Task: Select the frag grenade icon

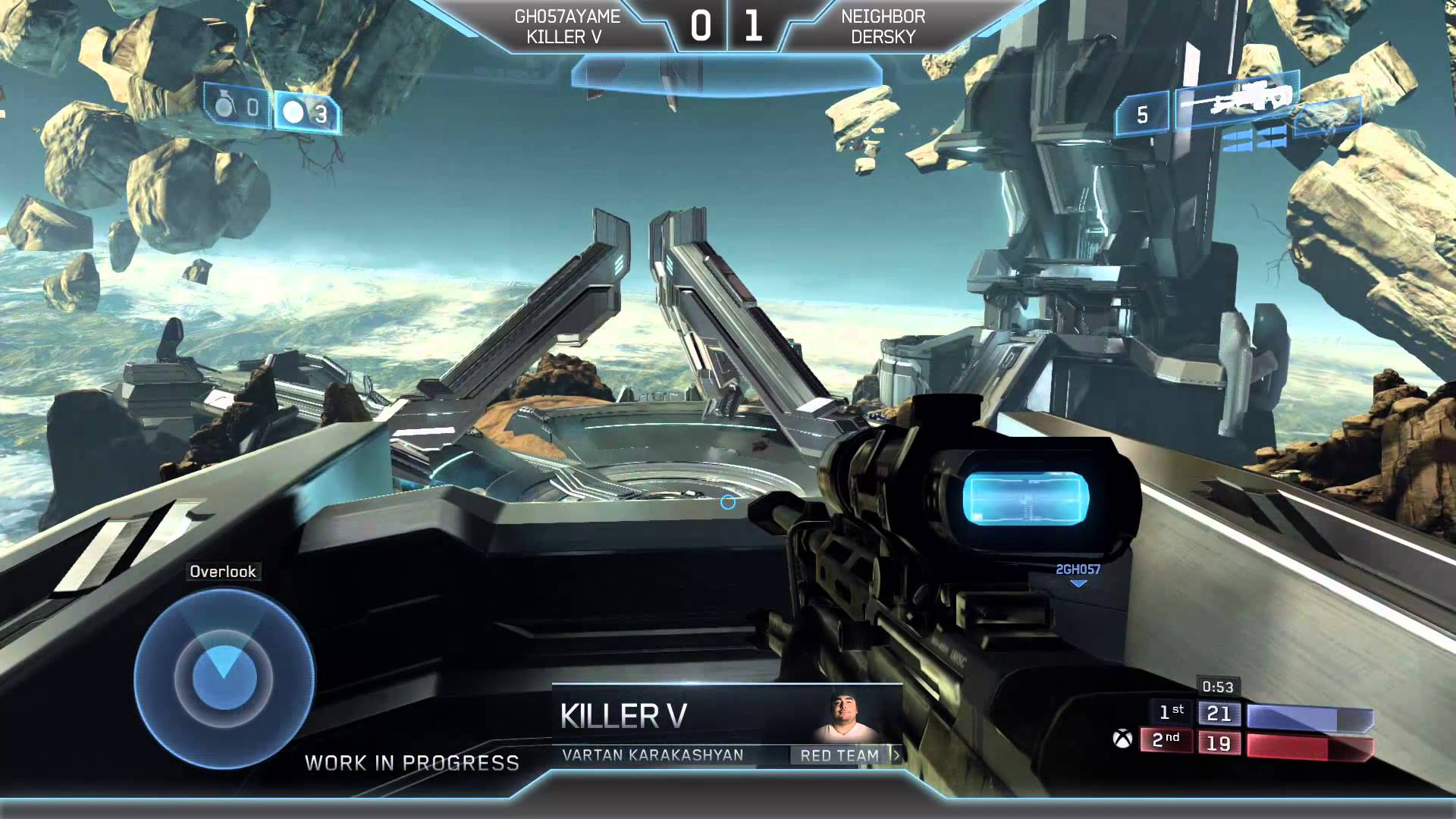Action: pos(224,107)
